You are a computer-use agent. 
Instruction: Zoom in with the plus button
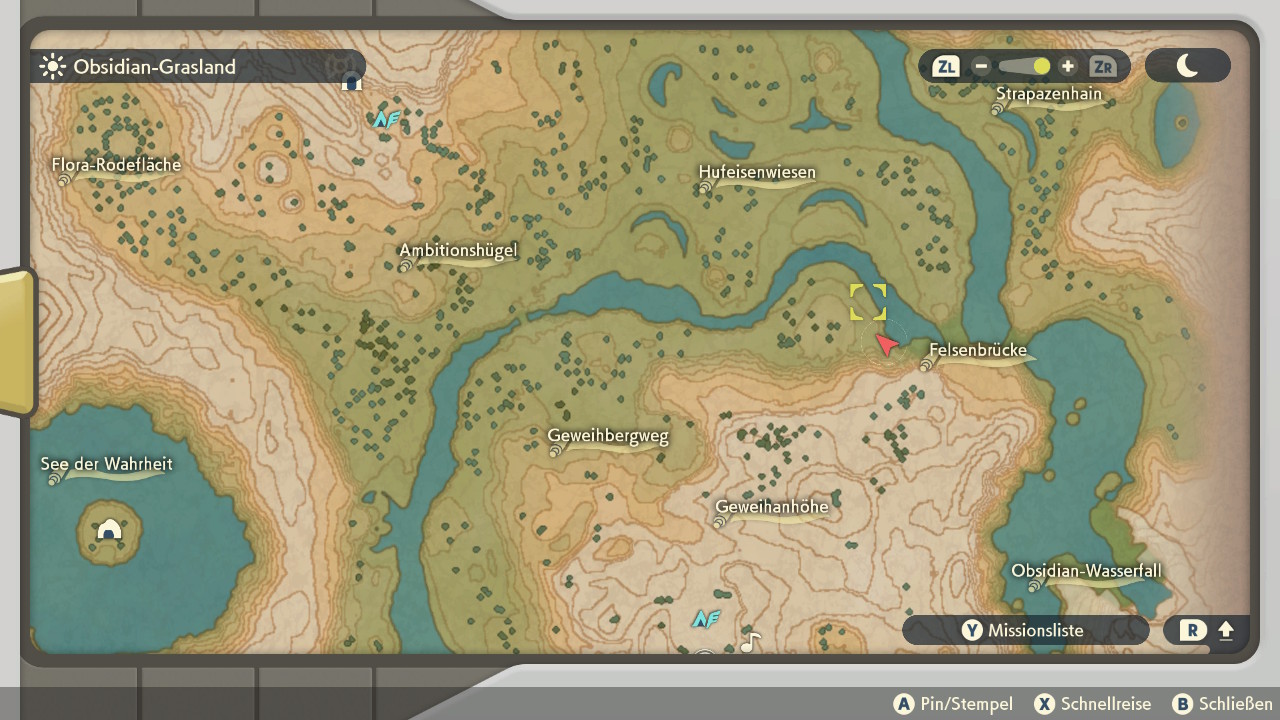pyautogui.click(x=1068, y=67)
